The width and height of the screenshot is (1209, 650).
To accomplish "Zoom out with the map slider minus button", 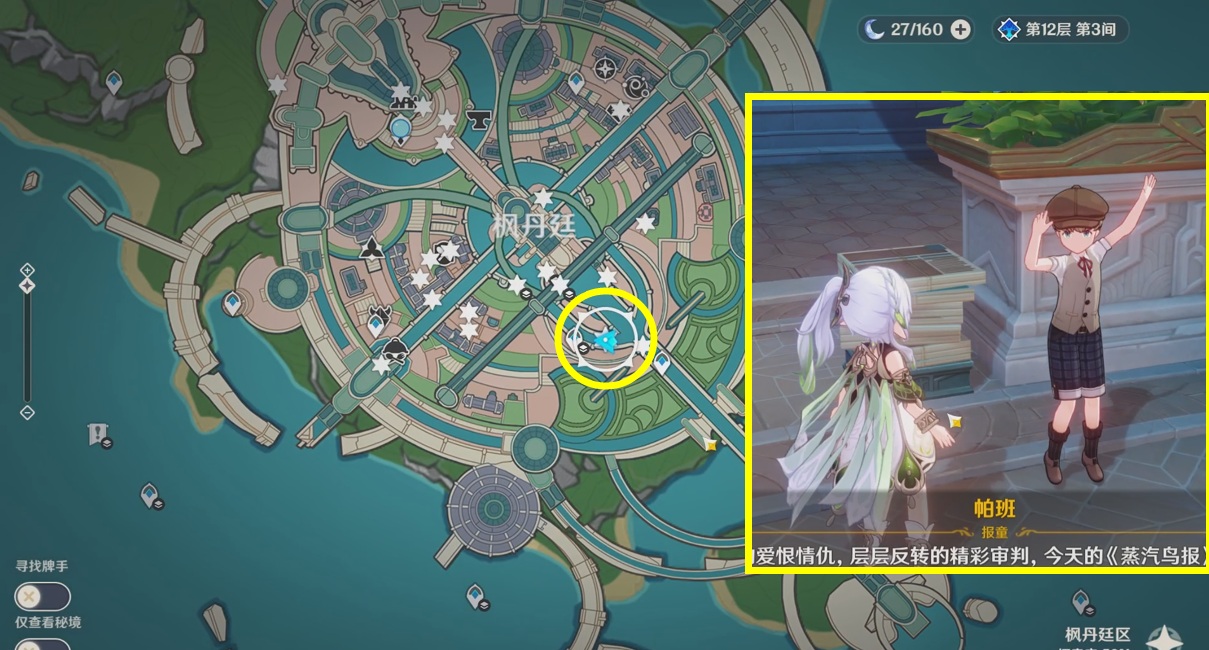I will 27,412.
